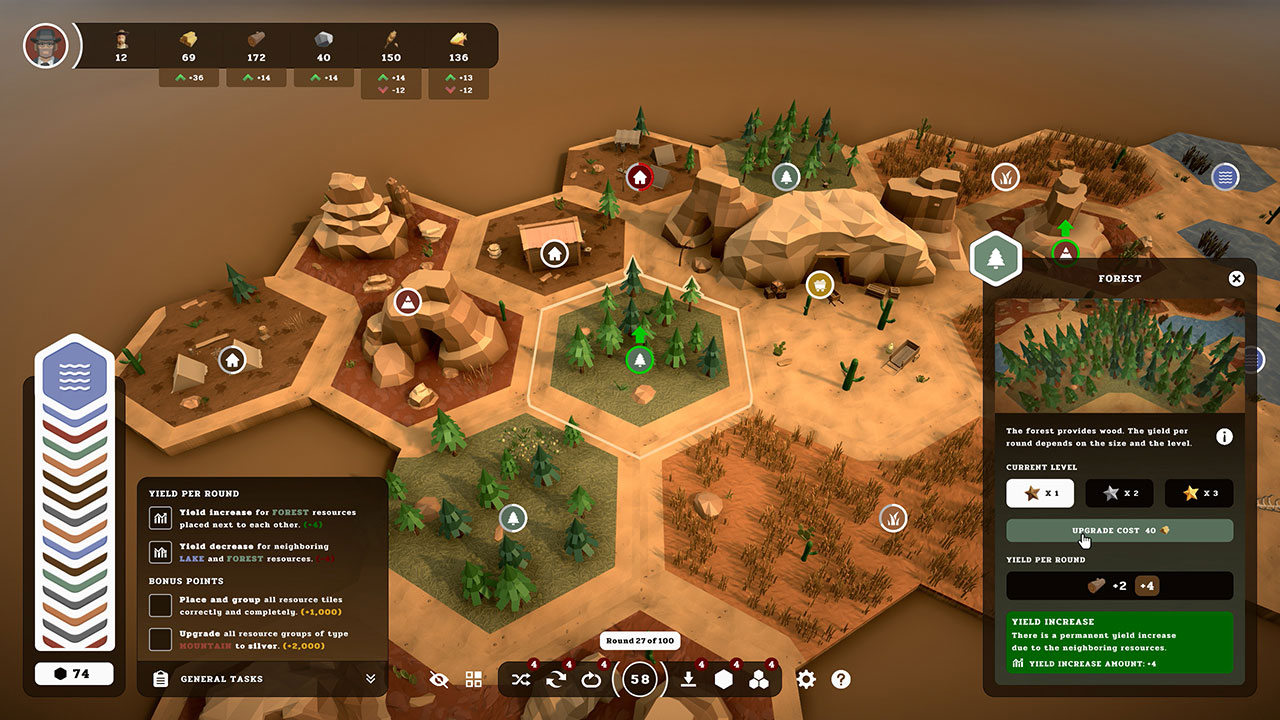The height and width of the screenshot is (720, 1280).
Task: Select the grouped hexagons icon
Action: (761, 679)
